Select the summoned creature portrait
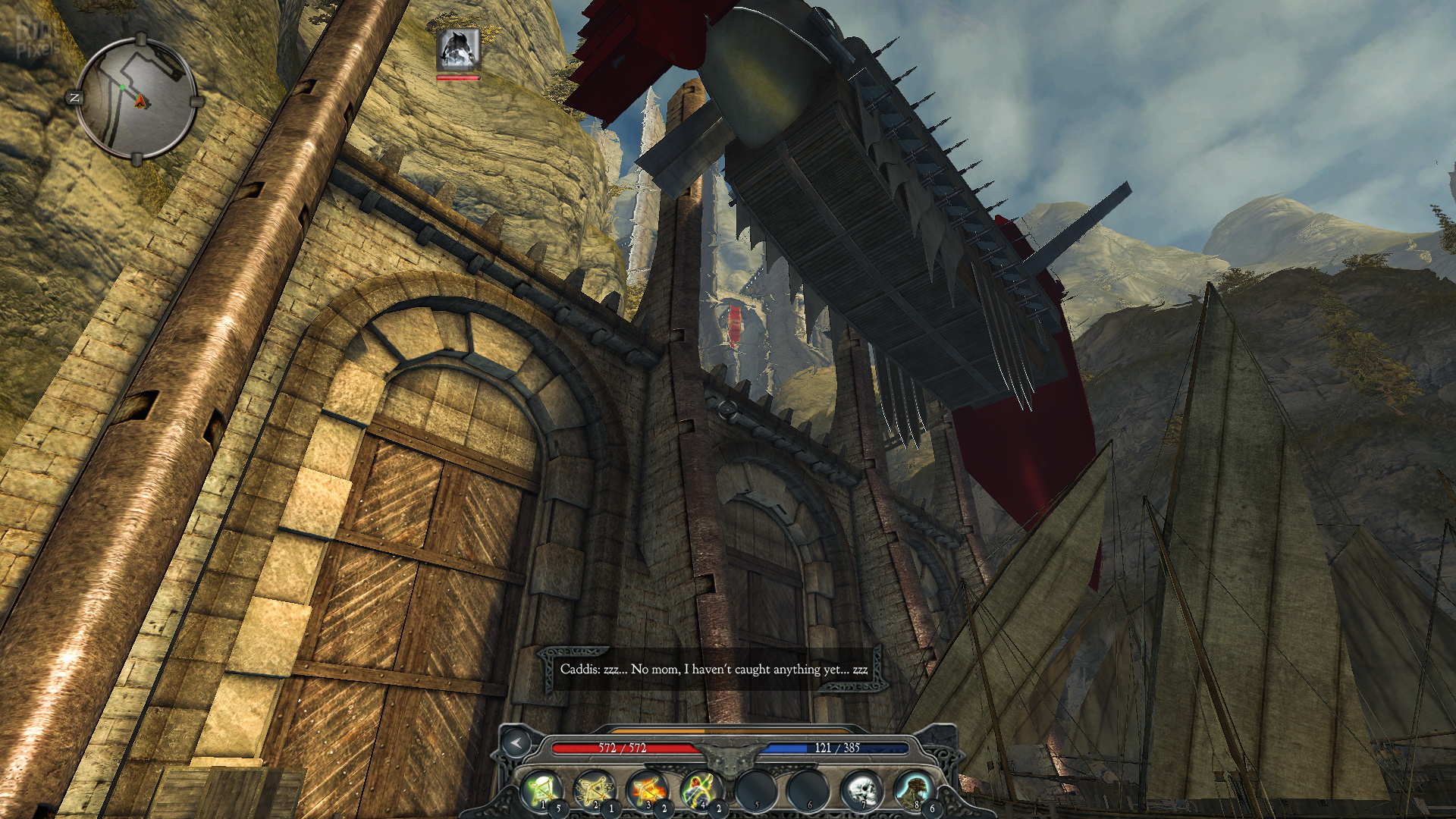Viewport: 1456px width, 819px height. click(x=458, y=50)
